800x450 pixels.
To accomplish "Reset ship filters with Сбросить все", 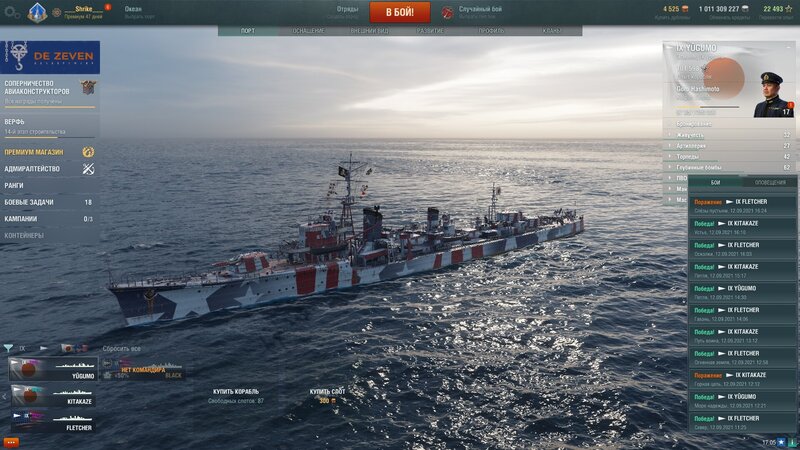I will pos(121,349).
